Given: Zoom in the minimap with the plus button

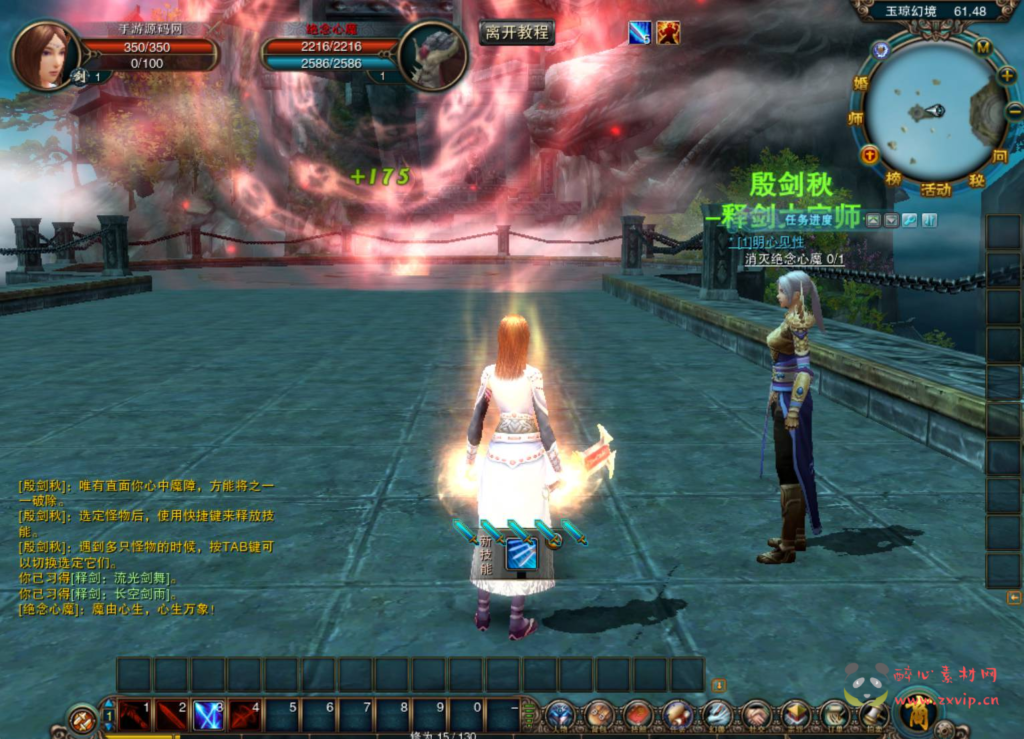Looking at the screenshot, I should click(1005, 75).
